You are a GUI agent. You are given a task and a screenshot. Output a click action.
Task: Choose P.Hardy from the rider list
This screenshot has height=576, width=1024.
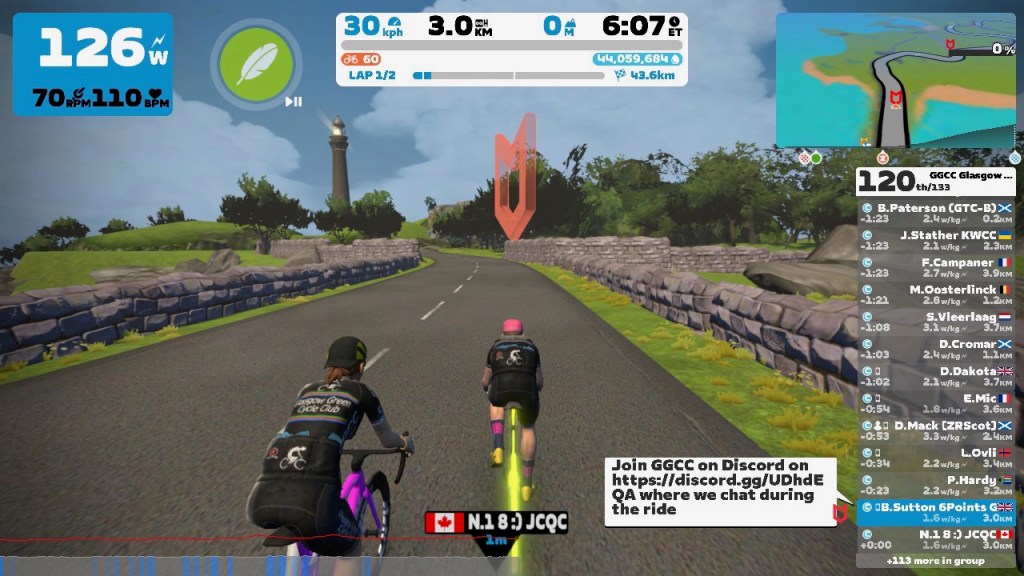(937, 484)
